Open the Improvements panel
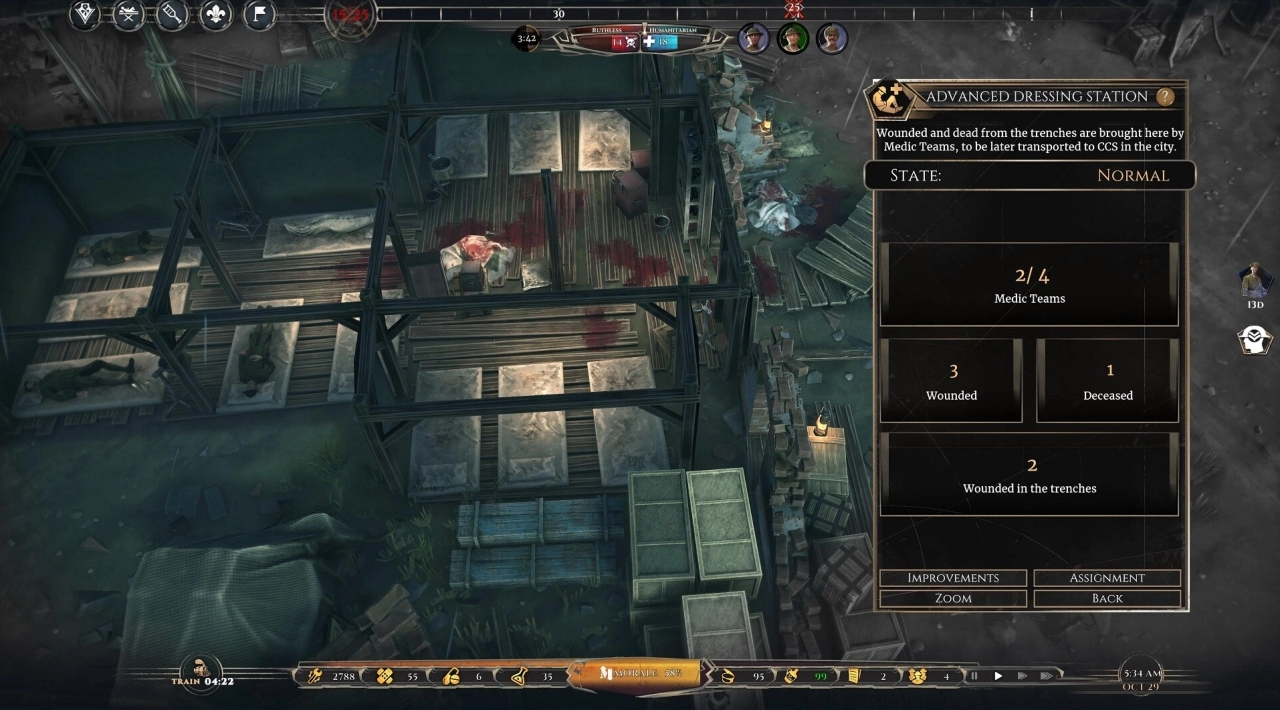Screen dimensions: 1280x710 pos(953,578)
